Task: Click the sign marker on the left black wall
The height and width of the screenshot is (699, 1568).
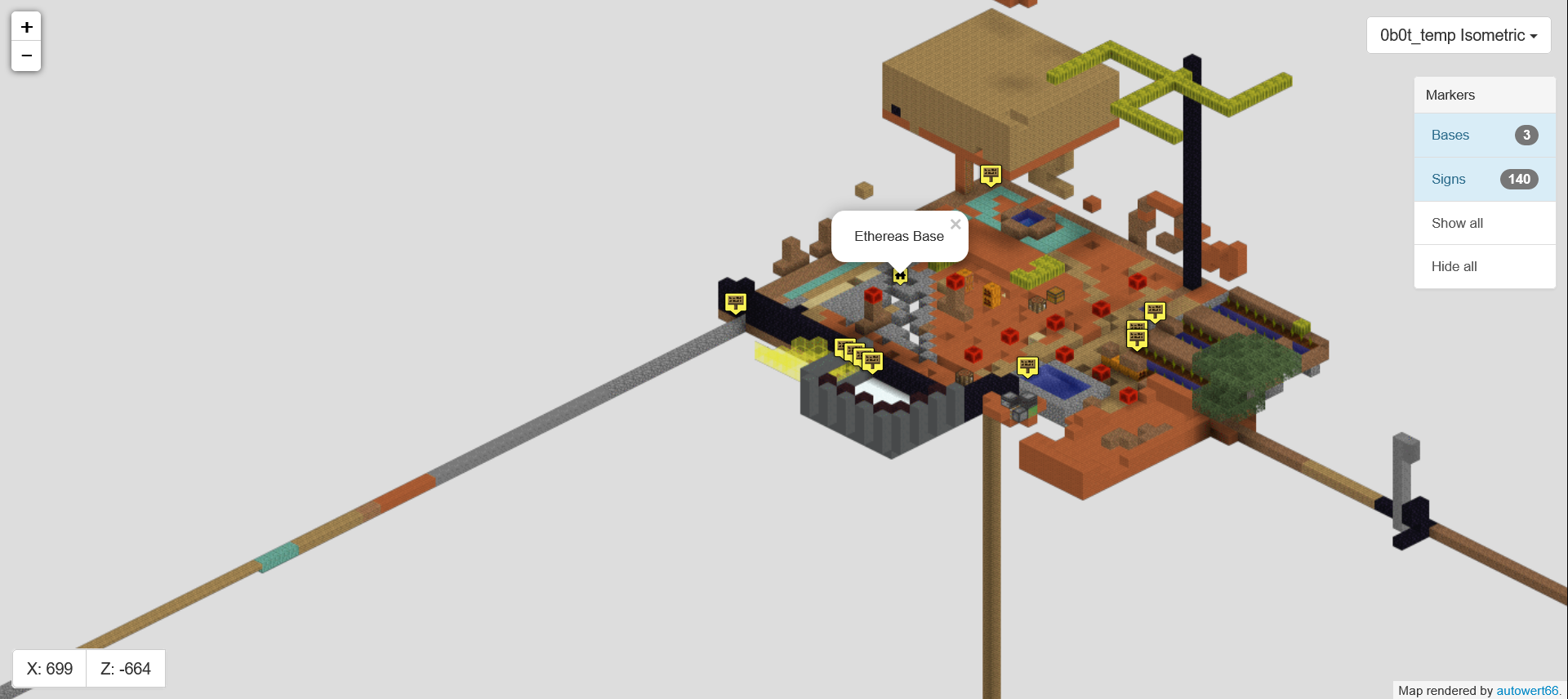Action: click(737, 301)
